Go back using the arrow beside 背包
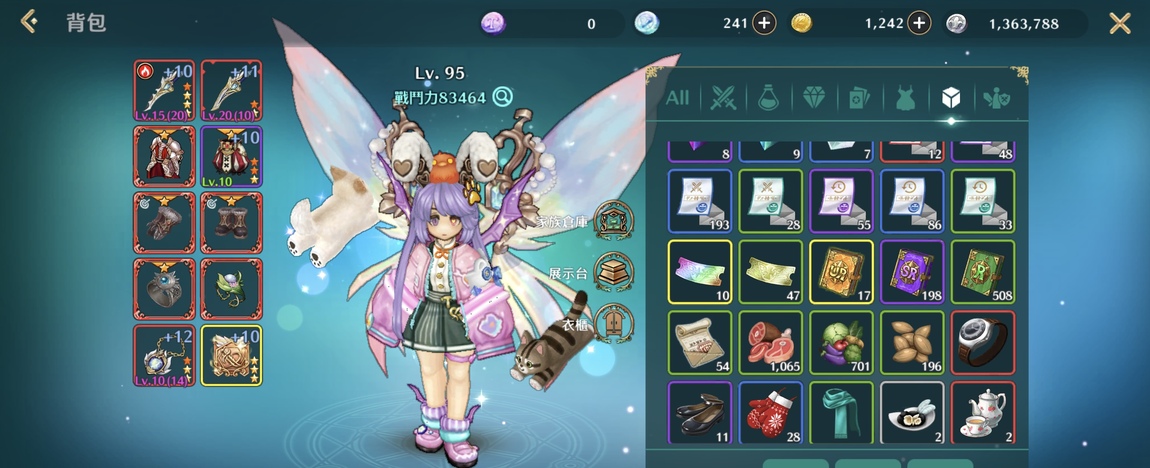 [x=29, y=22]
